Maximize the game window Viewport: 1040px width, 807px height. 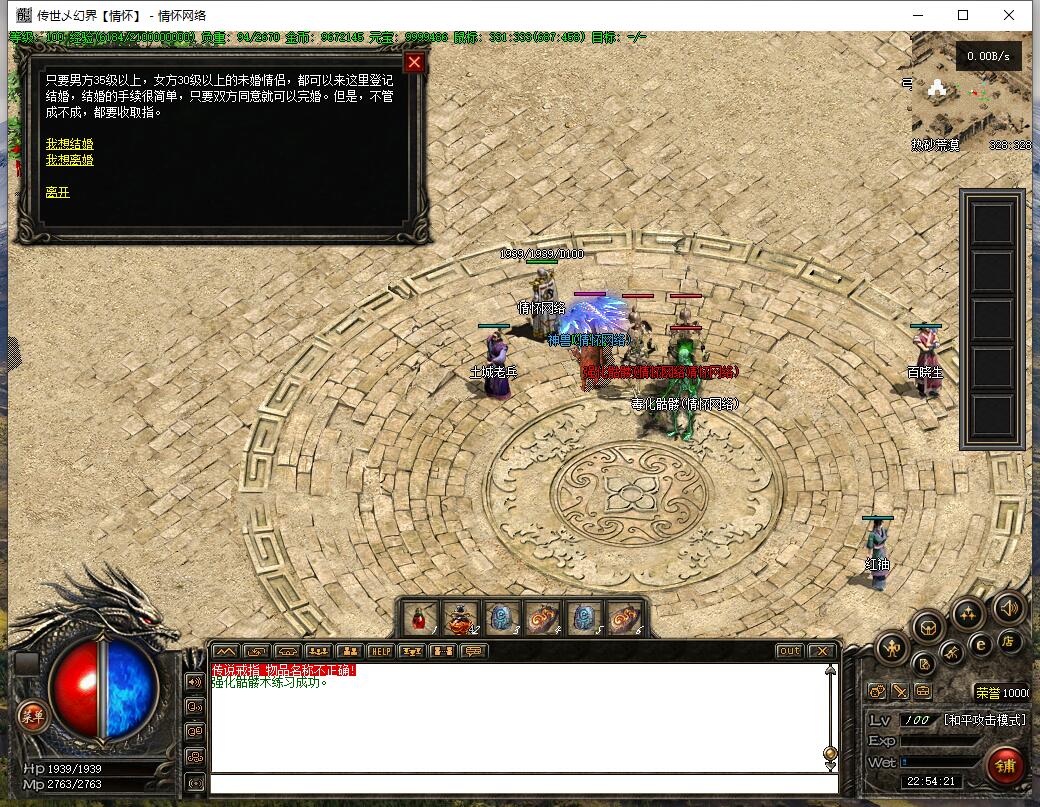(x=963, y=15)
